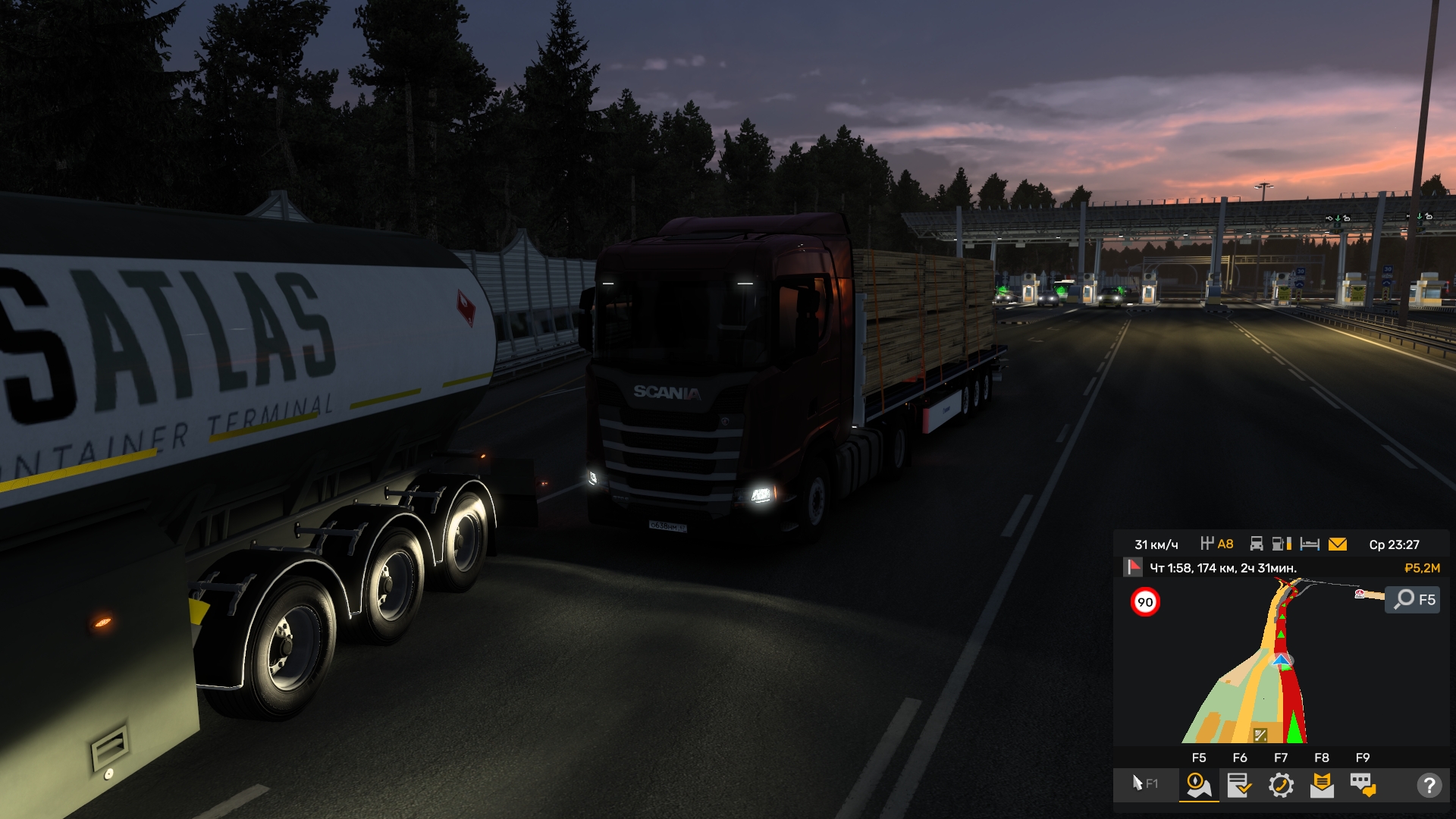Viewport: 1456px width, 819px height.
Task: Click the yellow envelope mail notification
Action: [x=1338, y=544]
